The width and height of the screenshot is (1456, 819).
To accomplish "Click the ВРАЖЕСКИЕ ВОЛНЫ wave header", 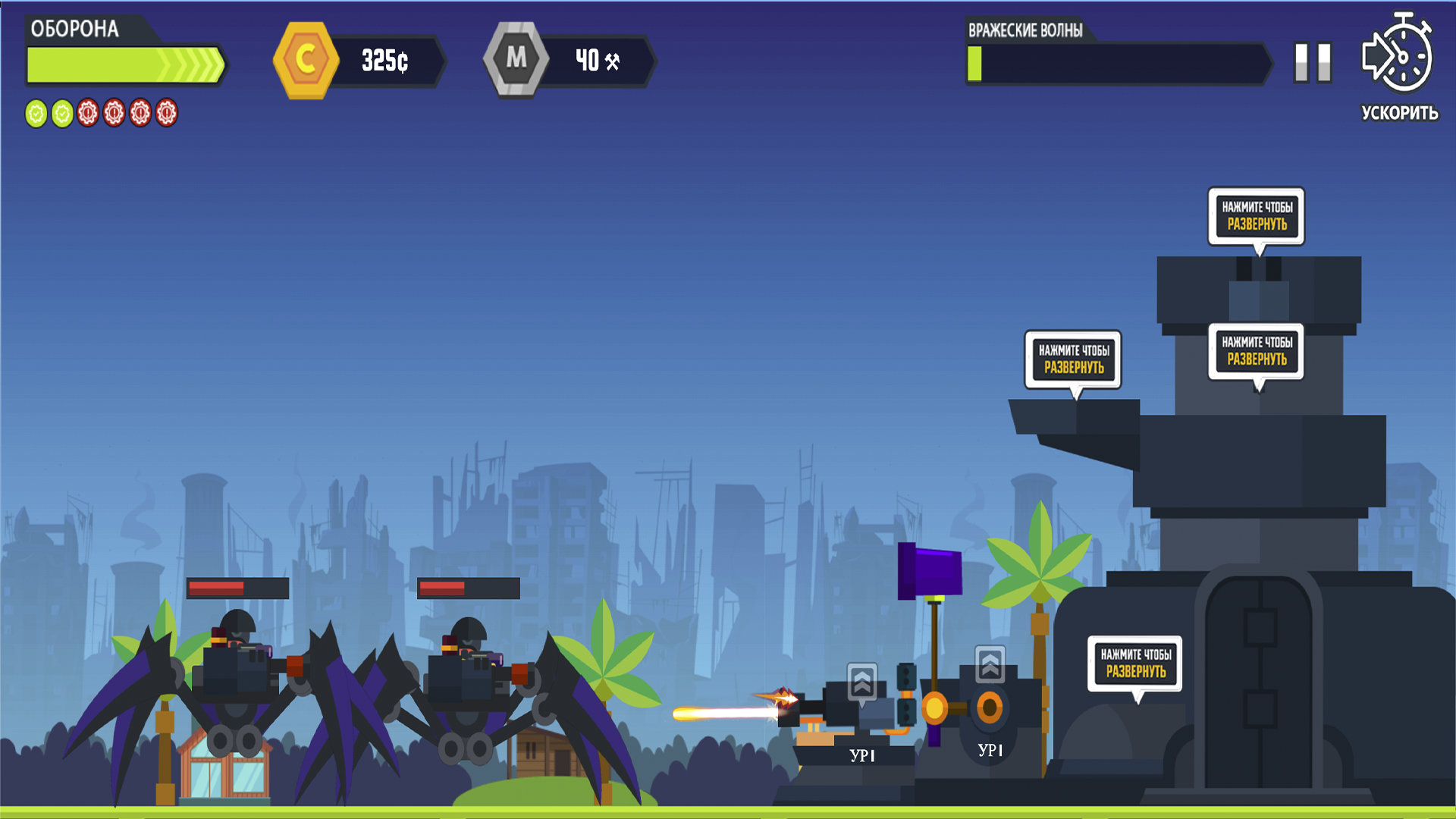I will click(x=1026, y=31).
